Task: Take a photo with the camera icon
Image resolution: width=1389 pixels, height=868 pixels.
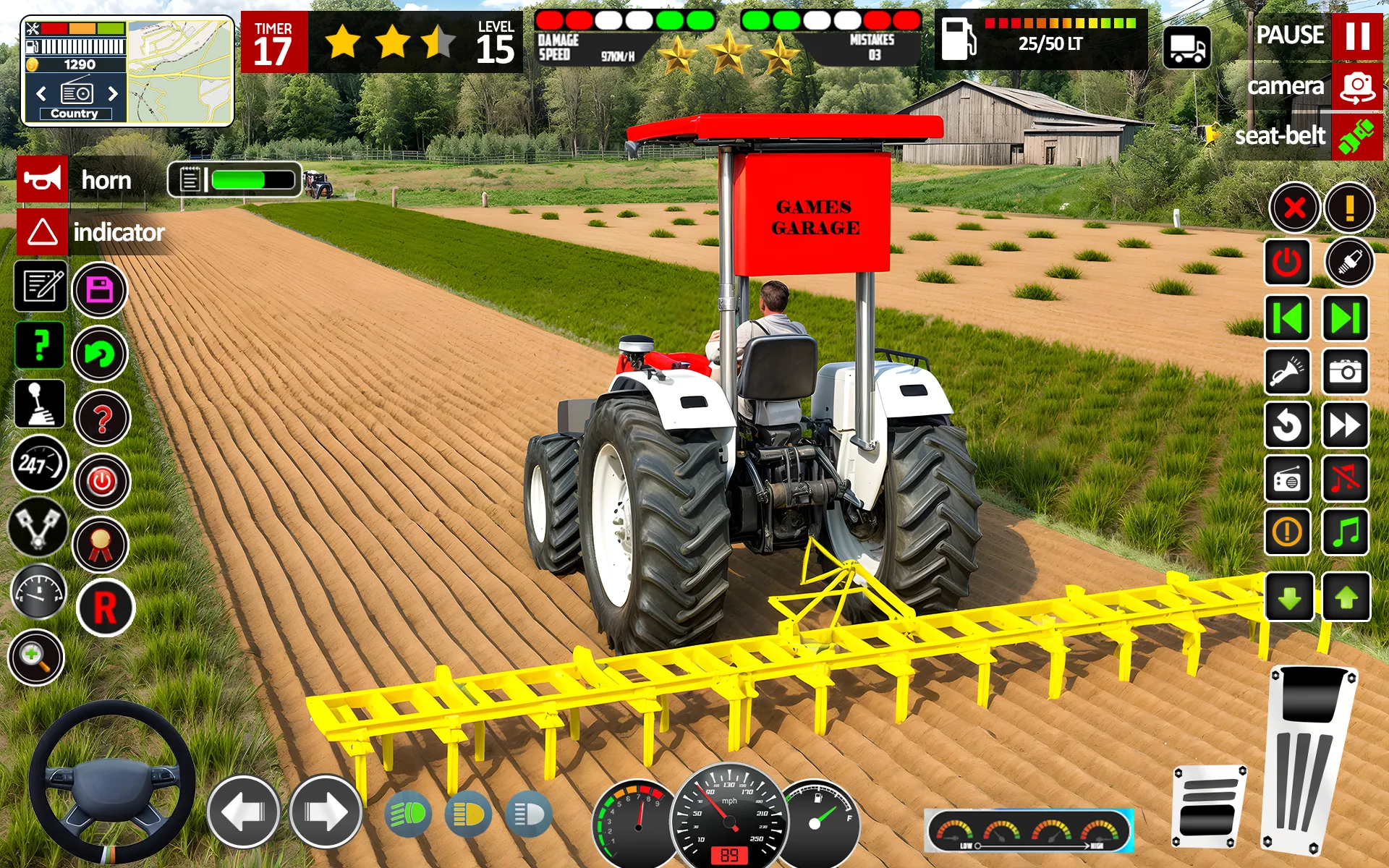Action: click(x=1344, y=370)
